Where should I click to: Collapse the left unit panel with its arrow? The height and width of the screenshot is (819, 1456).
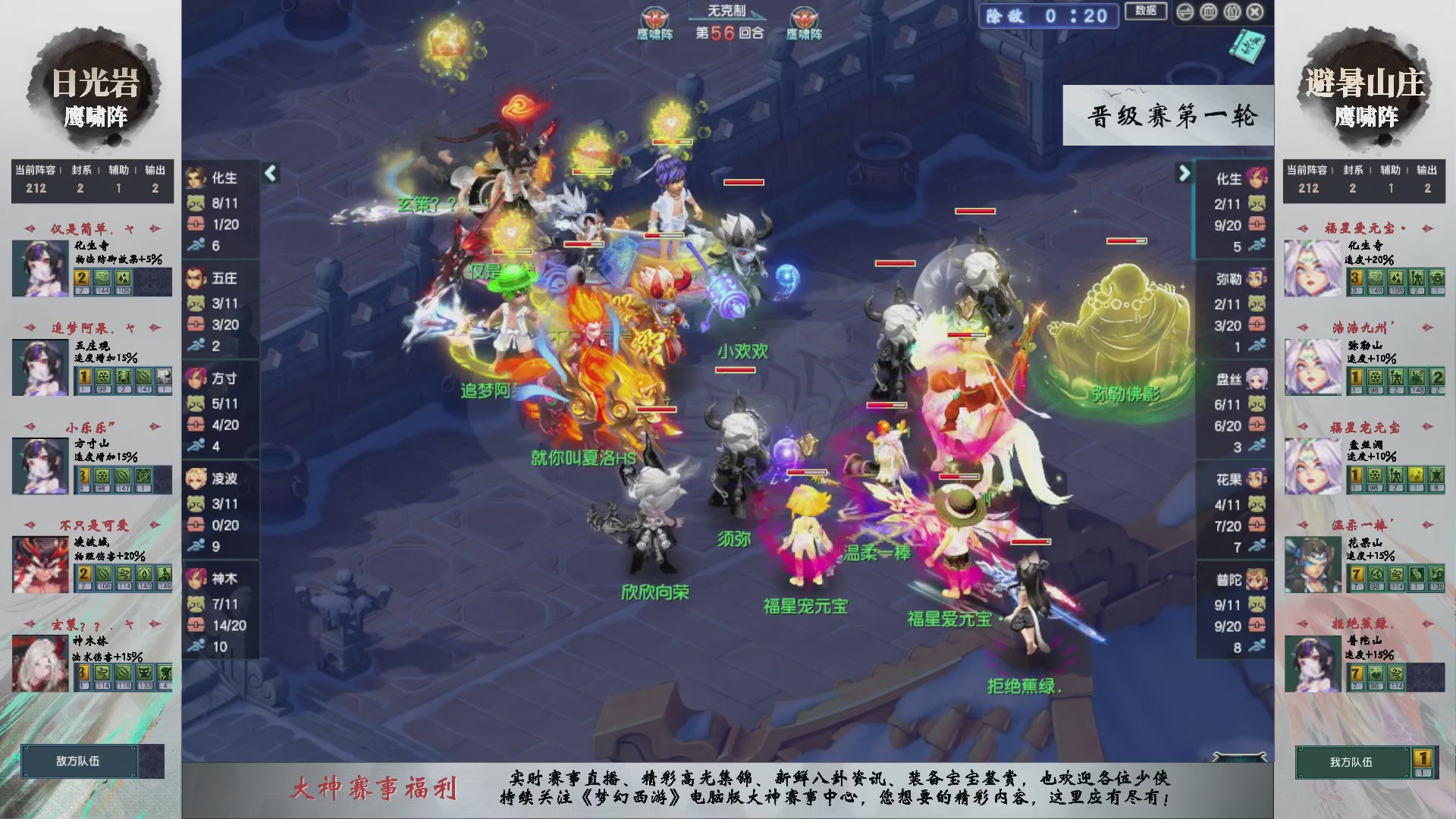point(269,173)
